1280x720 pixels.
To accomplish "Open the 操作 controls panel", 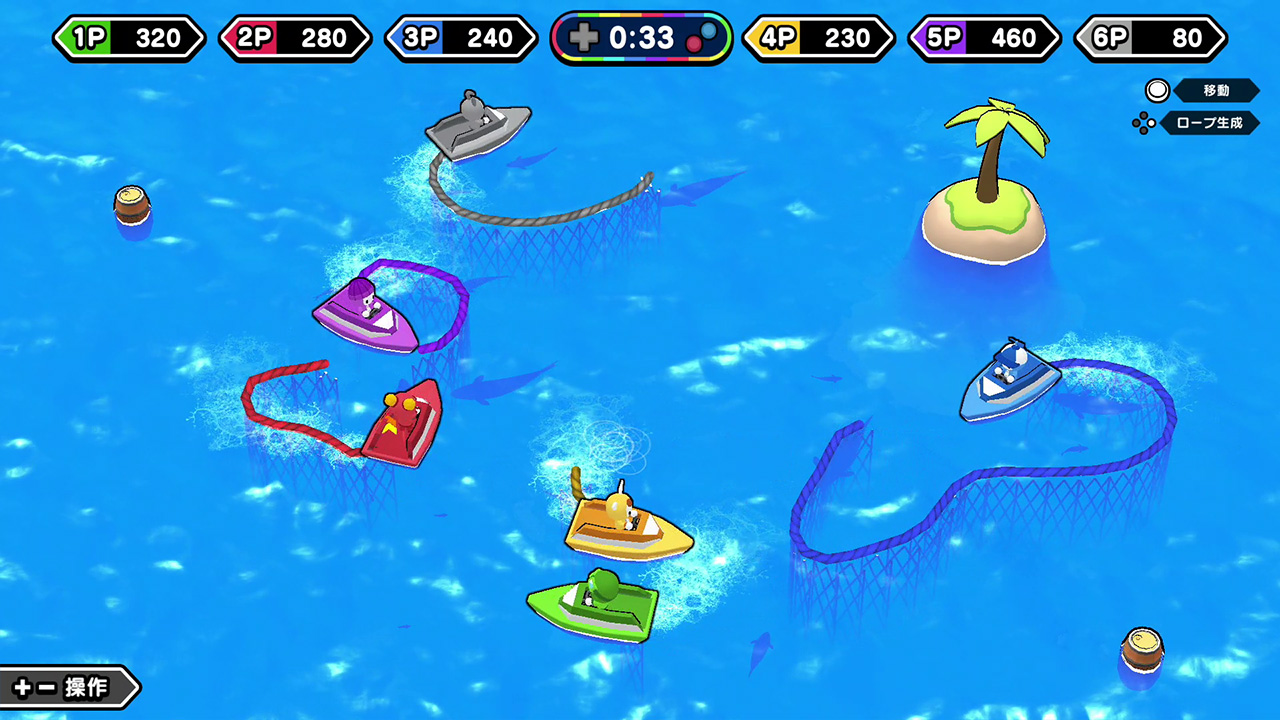I will [67, 687].
